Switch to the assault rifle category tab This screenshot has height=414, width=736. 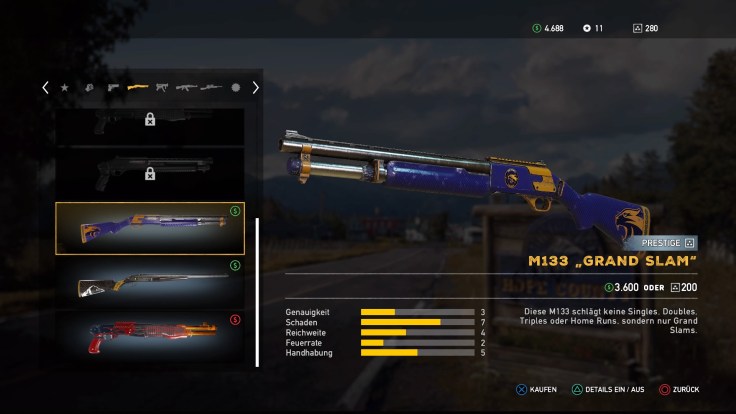click(x=186, y=88)
